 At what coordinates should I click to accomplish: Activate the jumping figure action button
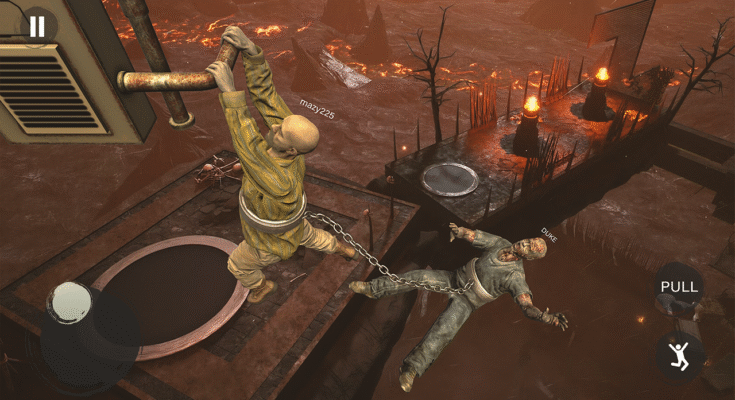[x=680, y=354]
